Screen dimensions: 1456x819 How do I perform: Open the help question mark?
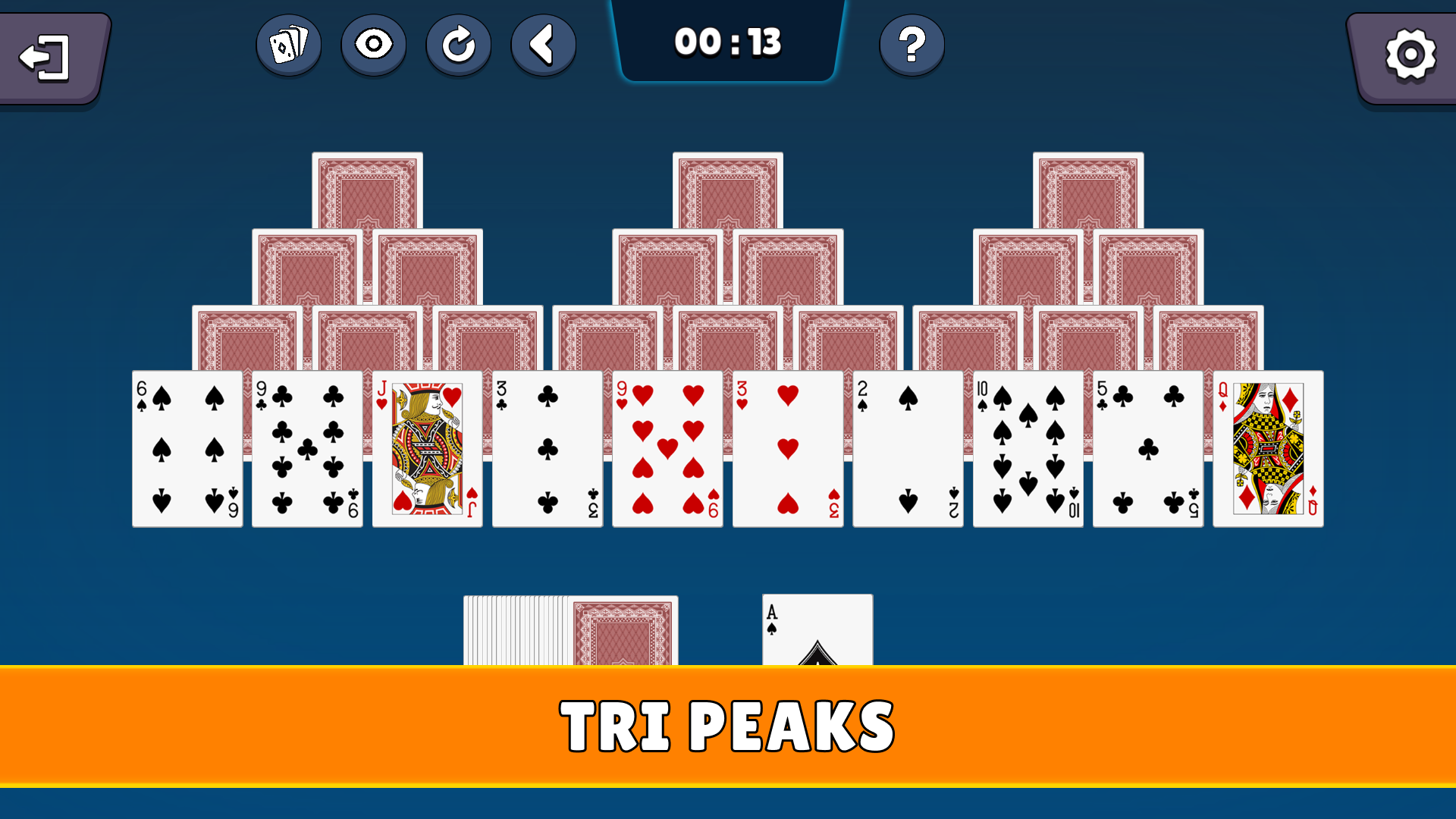pyautogui.click(x=911, y=45)
